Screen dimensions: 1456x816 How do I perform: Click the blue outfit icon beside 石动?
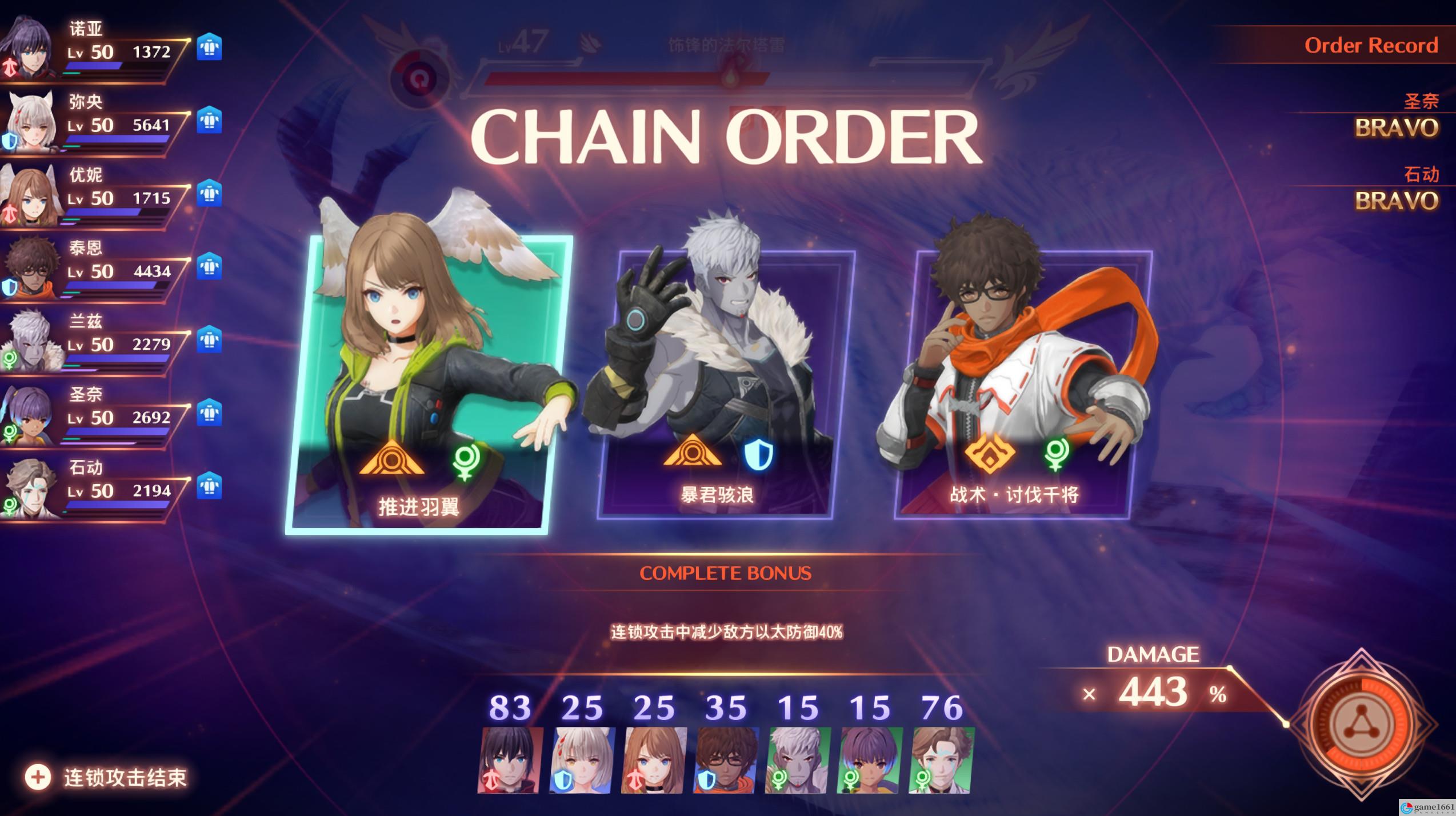click(209, 486)
